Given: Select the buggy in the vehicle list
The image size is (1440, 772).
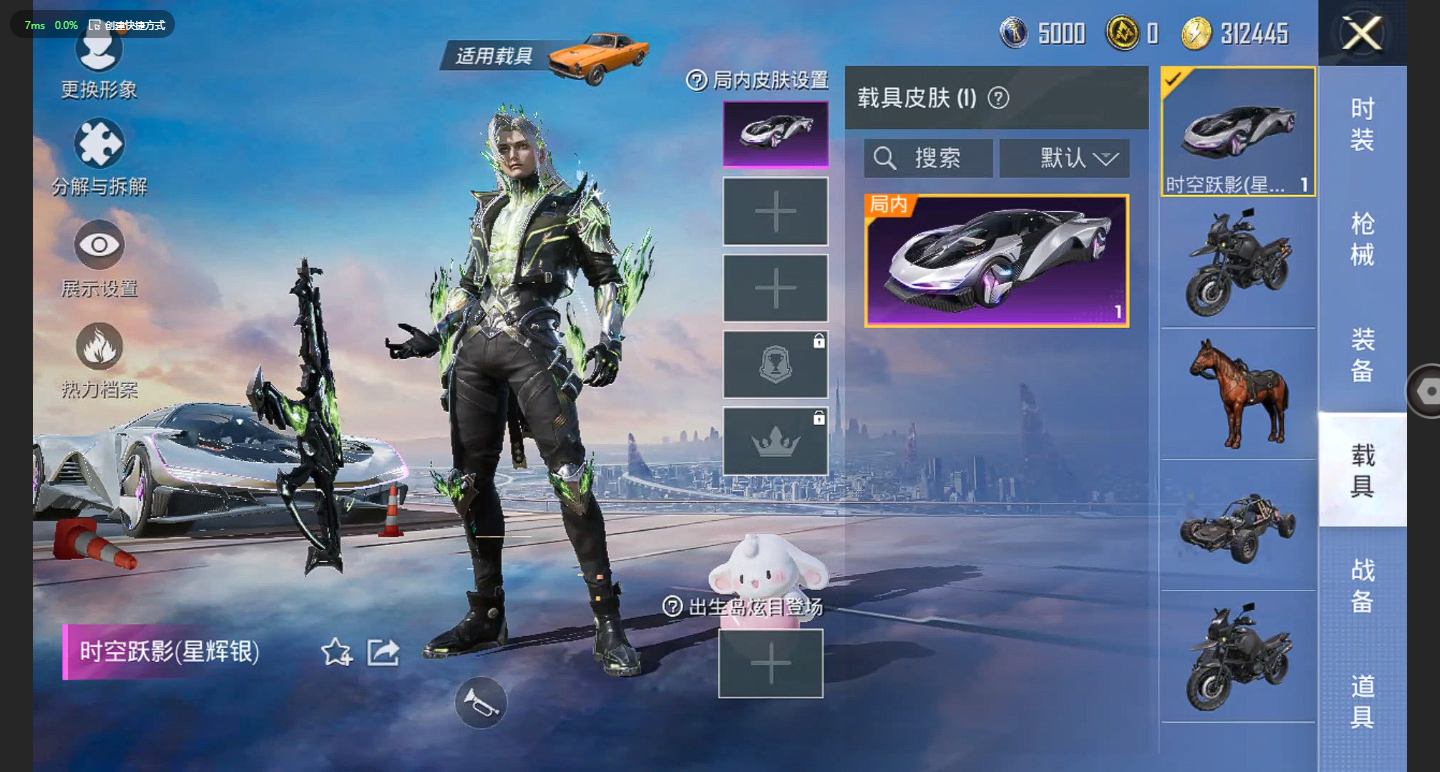Looking at the screenshot, I should 1238,525.
